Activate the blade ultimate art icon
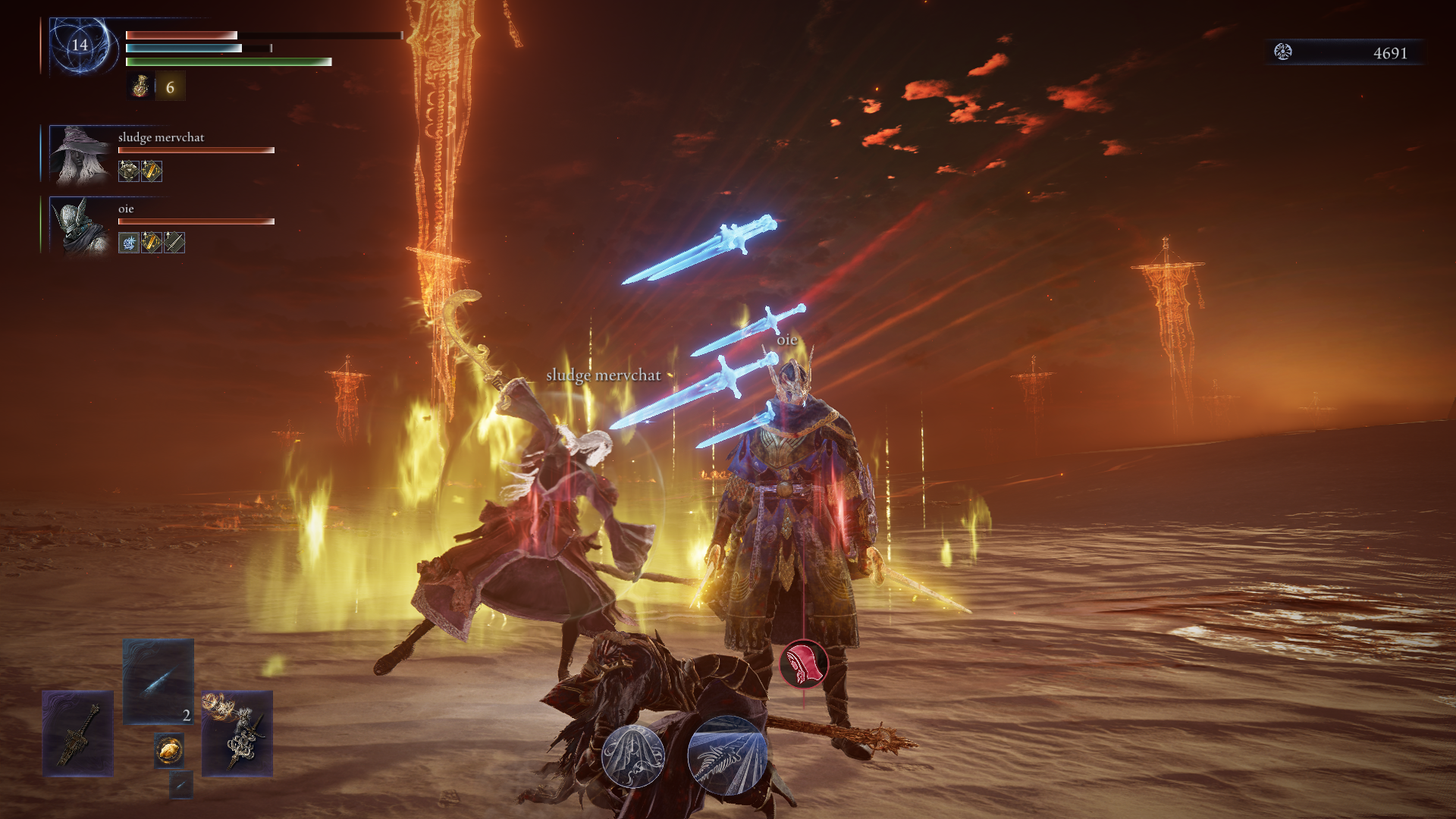Screen dimensions: 1456x819 click(727, 755)
